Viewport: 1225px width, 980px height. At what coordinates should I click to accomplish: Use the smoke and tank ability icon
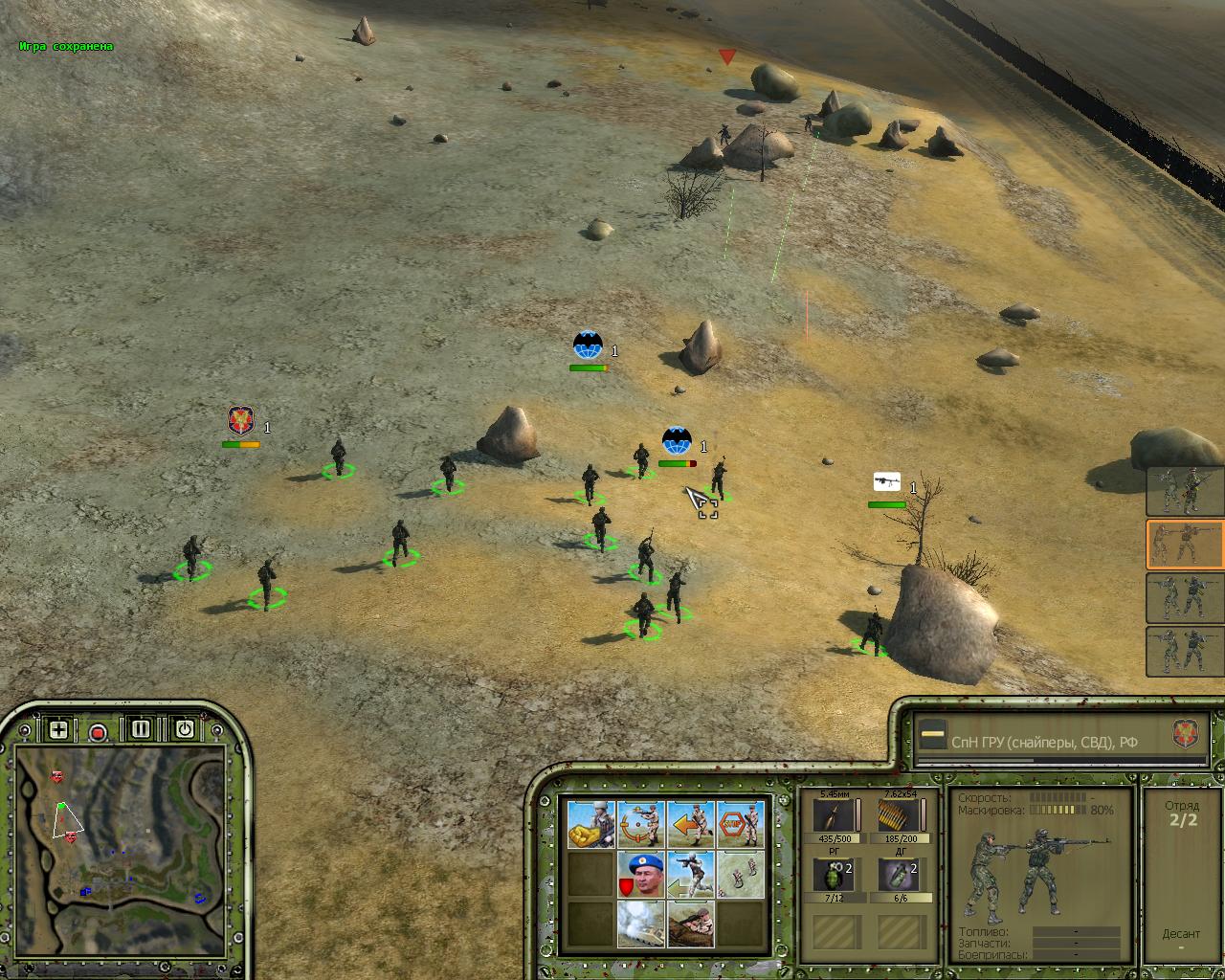tap(641, 924)
